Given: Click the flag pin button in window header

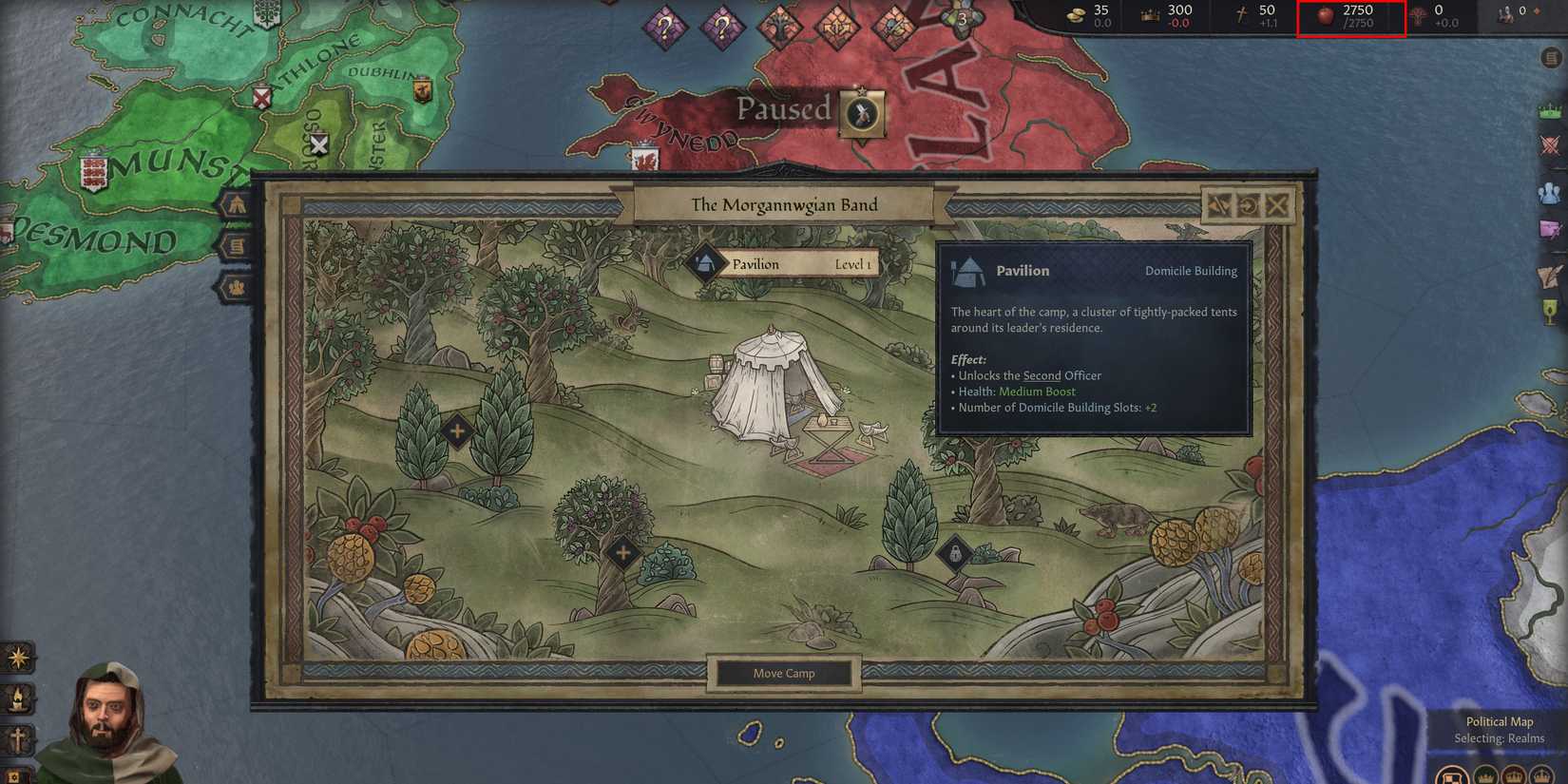Looking at the screenshot, I should coord(1218,205).
